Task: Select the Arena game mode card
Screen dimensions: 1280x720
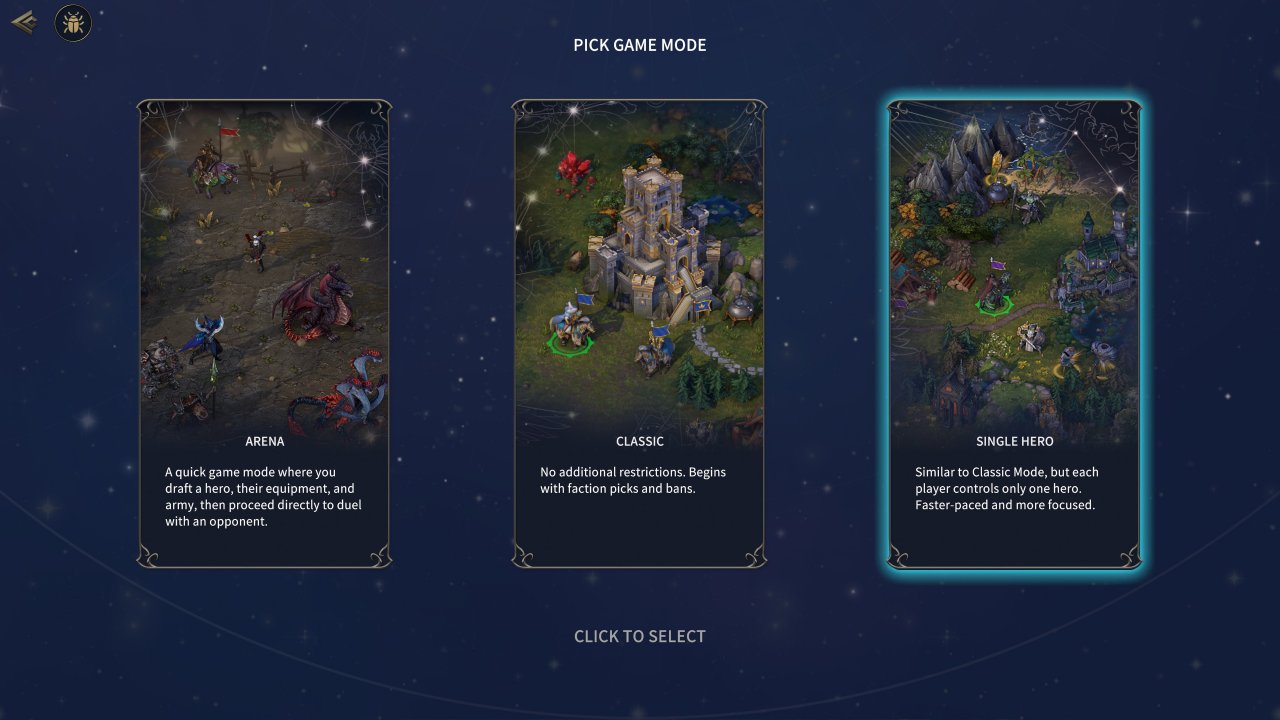Action: tap(264, 334)
